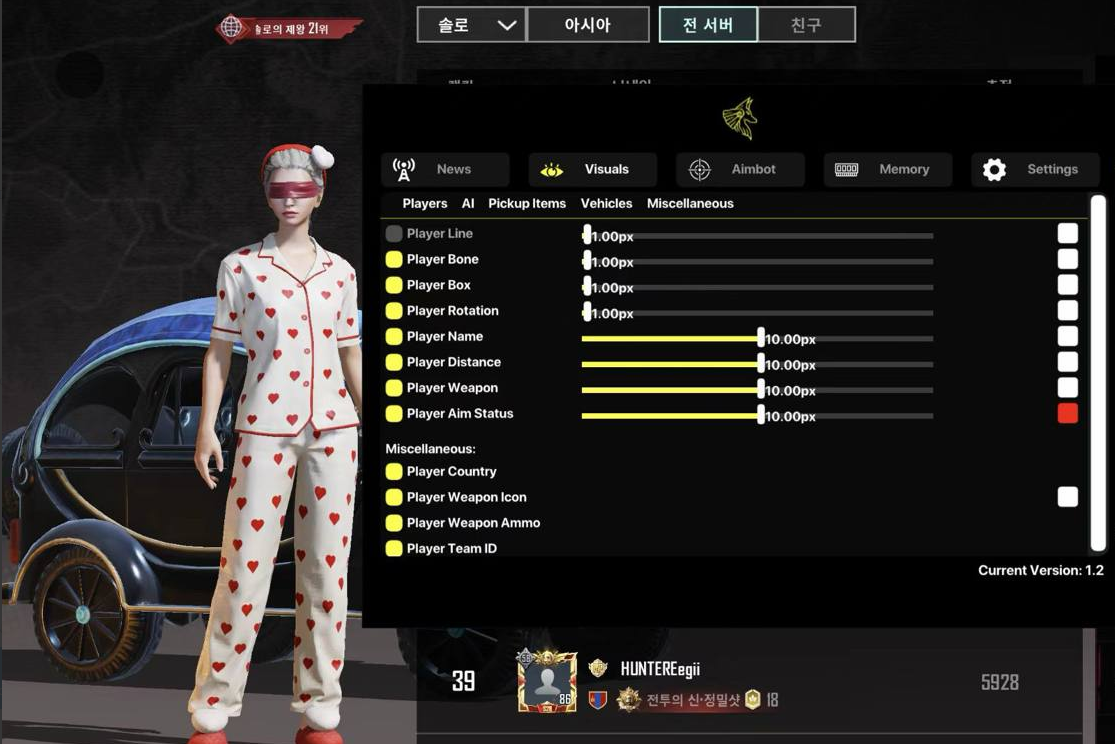Select the 전 서버 tab

tap(708, 25)
